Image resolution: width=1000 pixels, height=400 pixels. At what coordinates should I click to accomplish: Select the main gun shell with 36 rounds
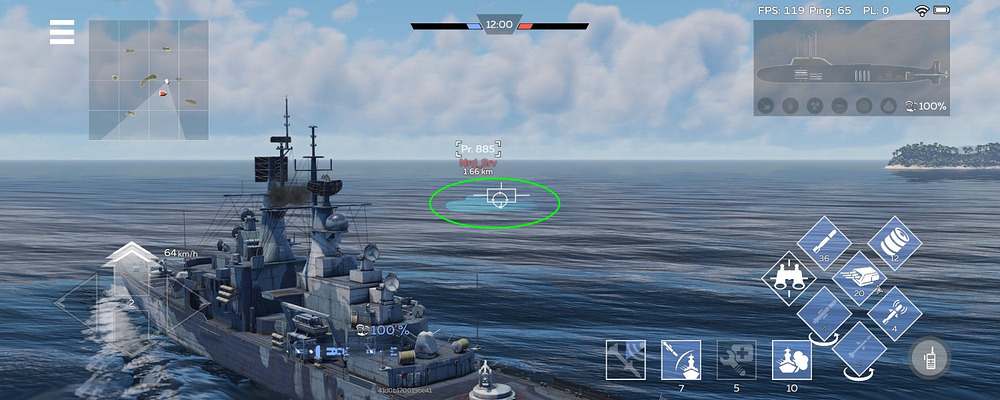click(824, 242)
